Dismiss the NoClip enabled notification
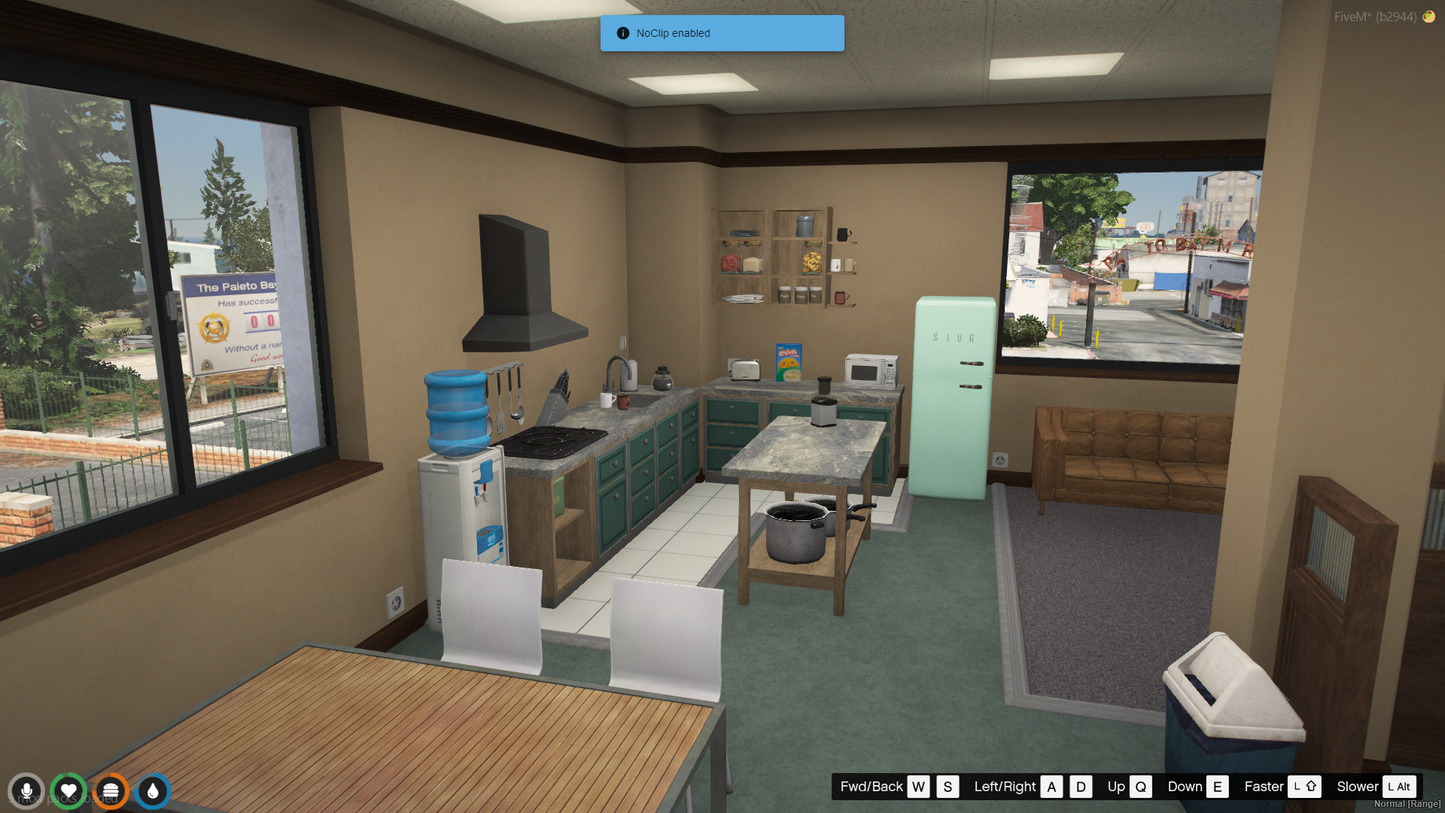1445x813 pixels. (721, 33)
